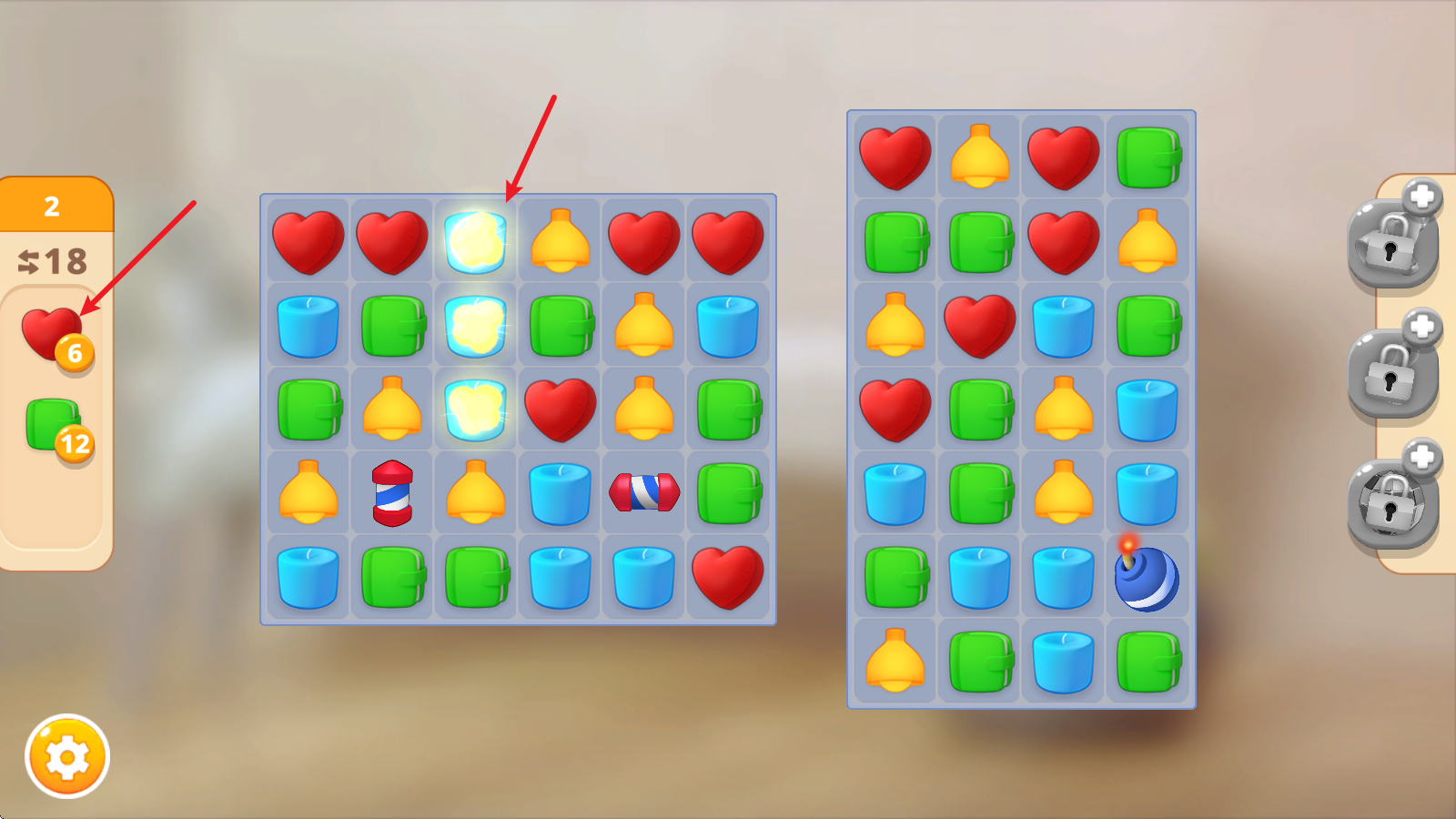This screenshot has width=1456, height=819.
Task: Open the orange gear settings button
Action: coord(67,756)
